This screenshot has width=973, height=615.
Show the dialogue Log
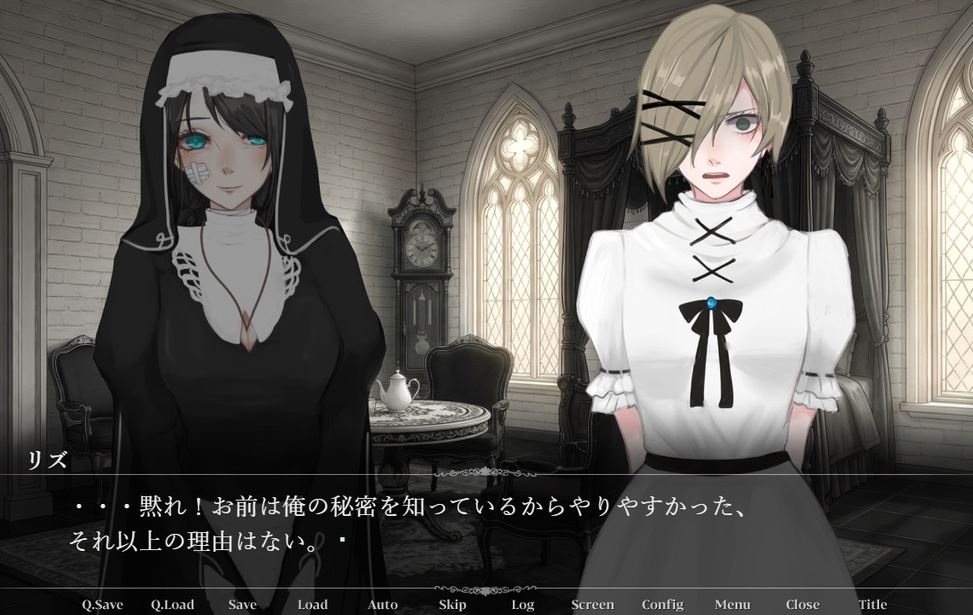click(x=522, y=604)
